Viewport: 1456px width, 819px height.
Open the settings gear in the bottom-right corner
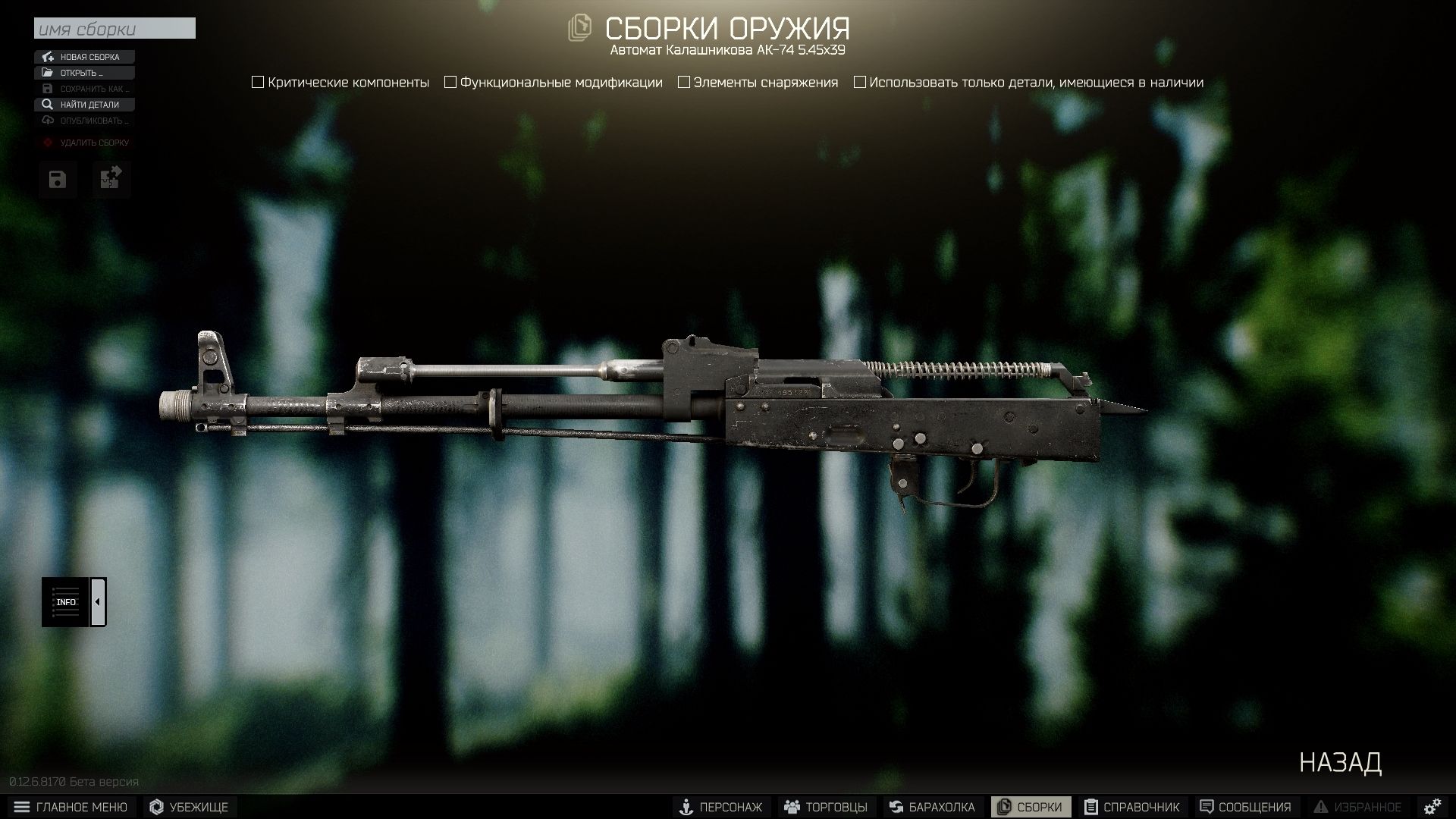(x=1432, y=806)
